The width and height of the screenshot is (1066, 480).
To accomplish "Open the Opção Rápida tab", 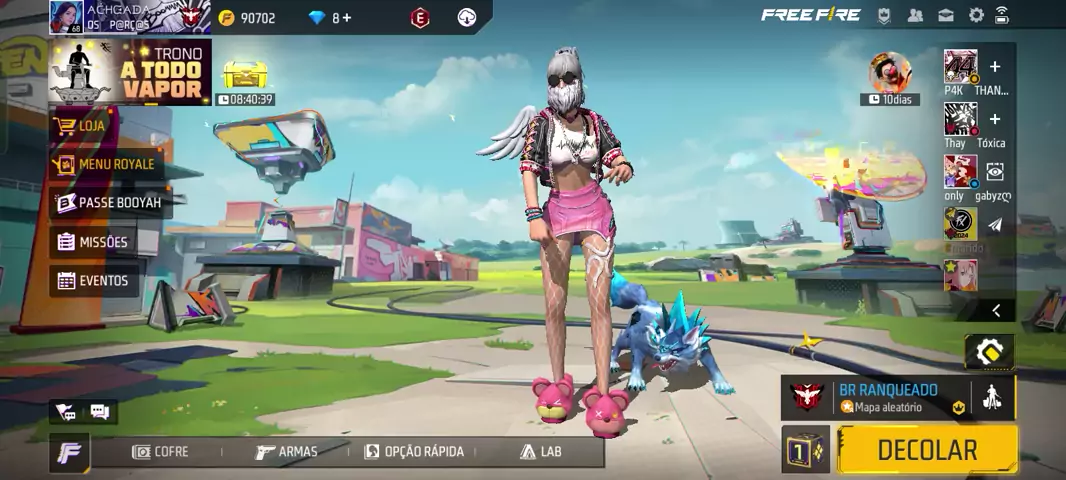I will [414, 452].
